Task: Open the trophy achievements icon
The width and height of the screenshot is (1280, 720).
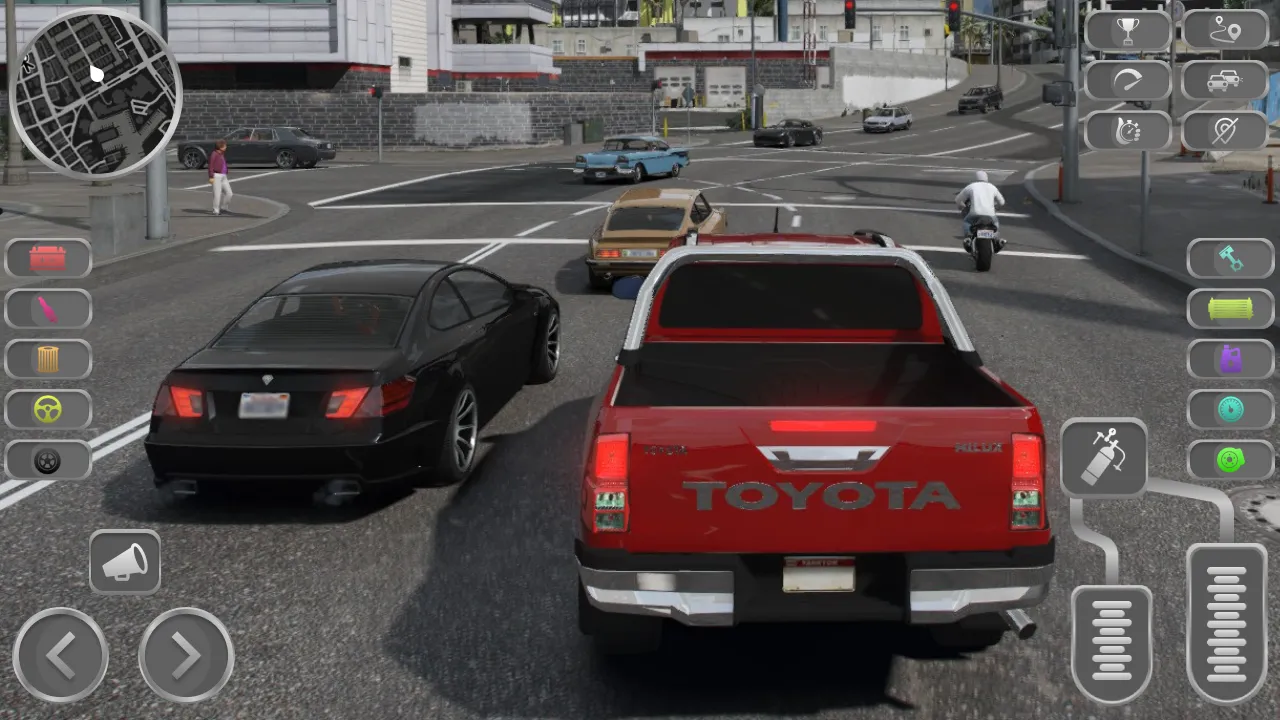Action: point(1128,28)
